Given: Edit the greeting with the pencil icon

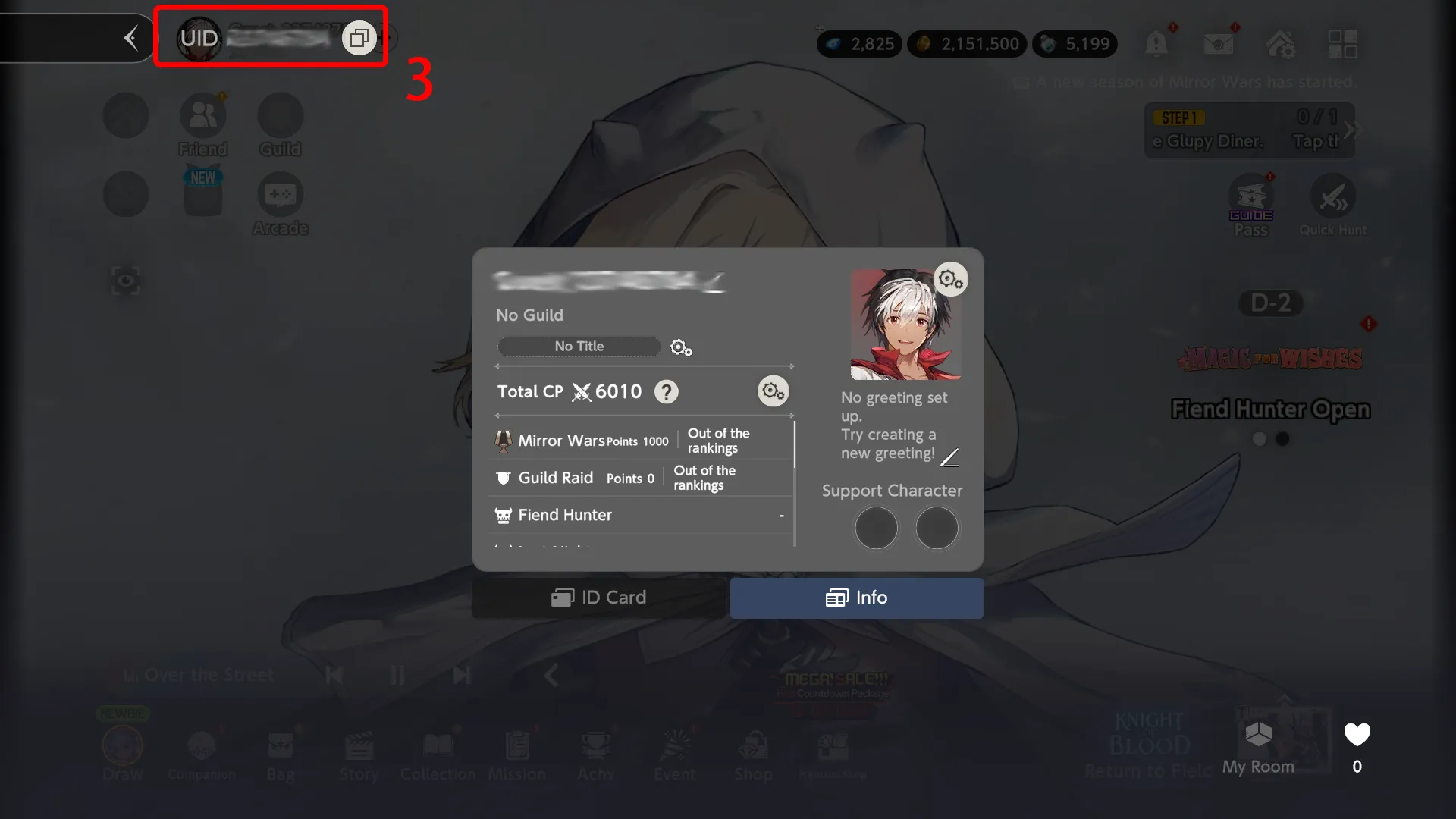Looking at the screenshot, I should pyautogui.click(x=949, y=457).
